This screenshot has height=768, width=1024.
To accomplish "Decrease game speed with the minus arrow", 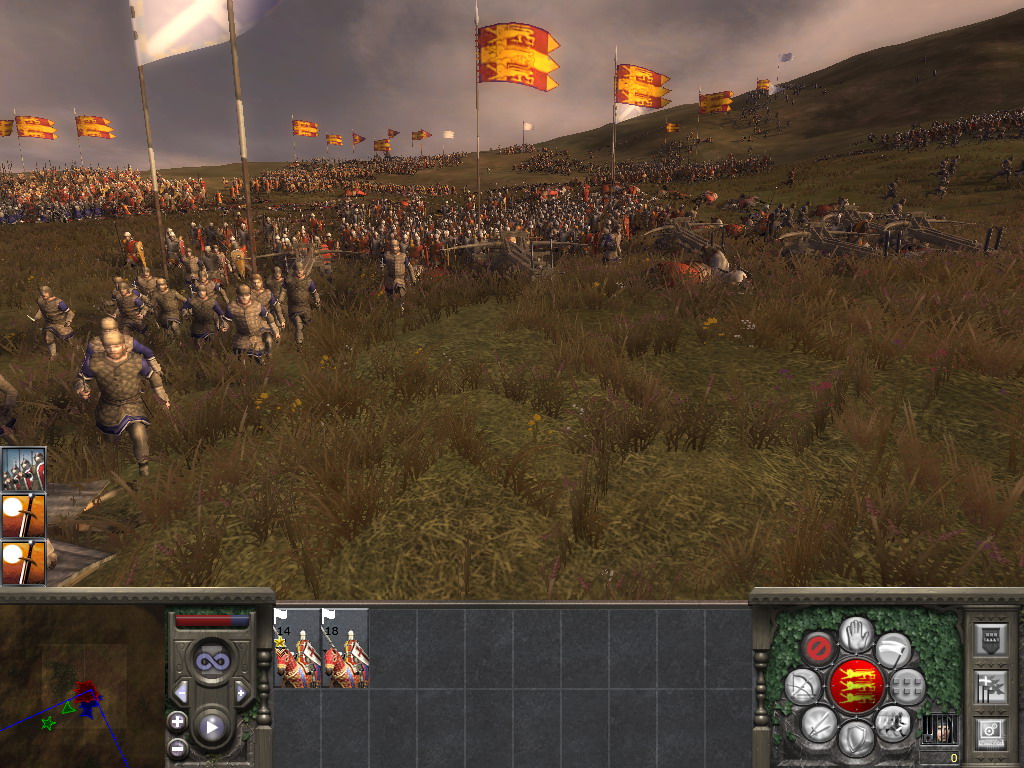I will pyautogui.click(x=181, y=692).
